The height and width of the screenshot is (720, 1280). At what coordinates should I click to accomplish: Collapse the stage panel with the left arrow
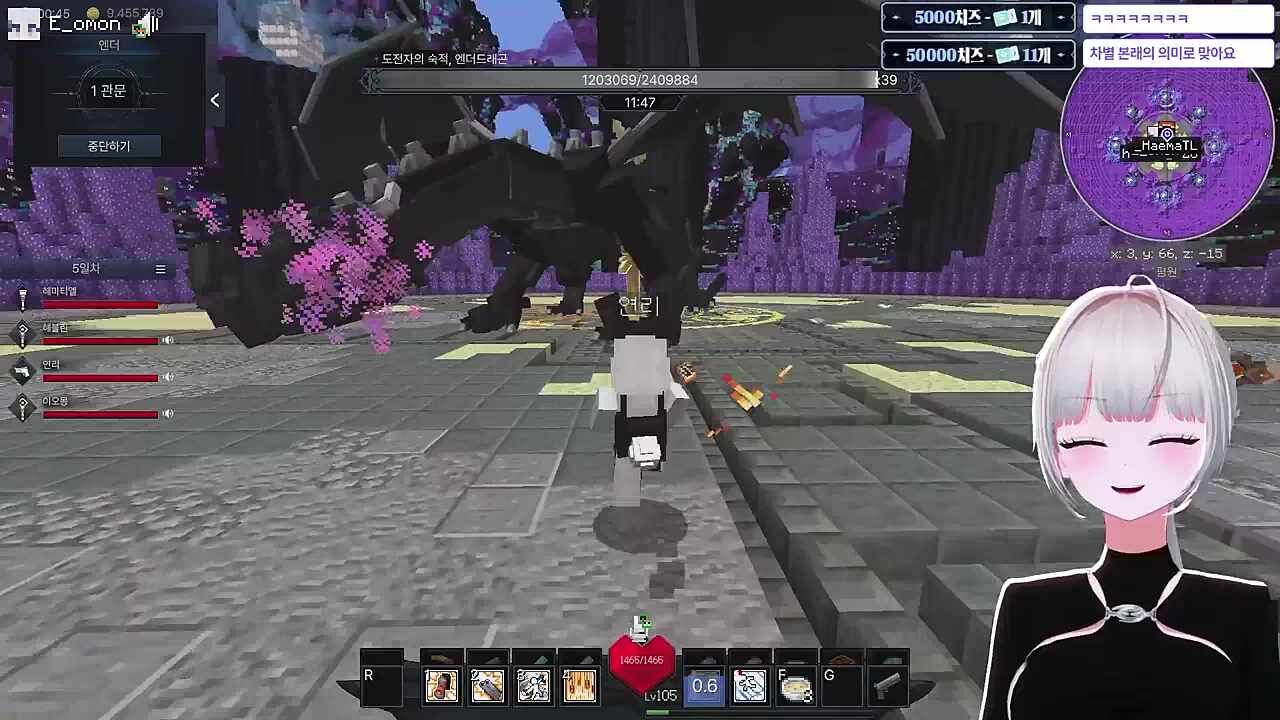click(214, 100)
